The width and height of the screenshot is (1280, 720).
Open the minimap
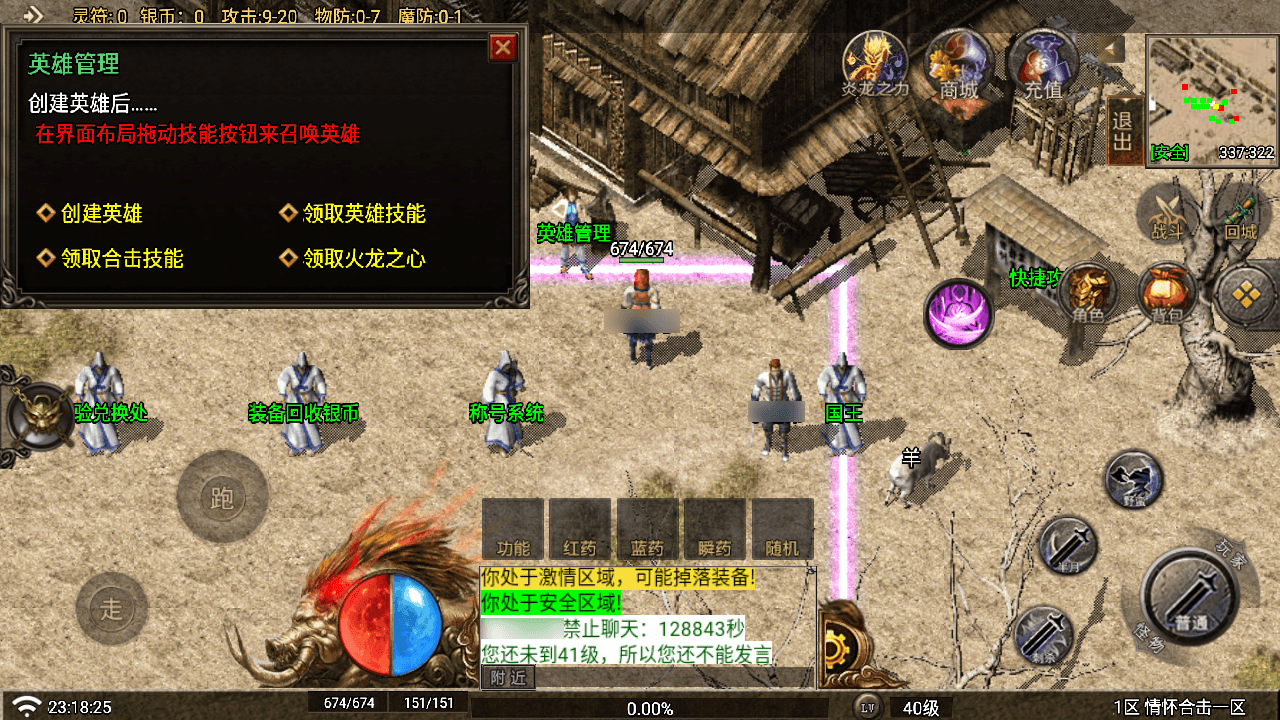tap(1211, 97)
